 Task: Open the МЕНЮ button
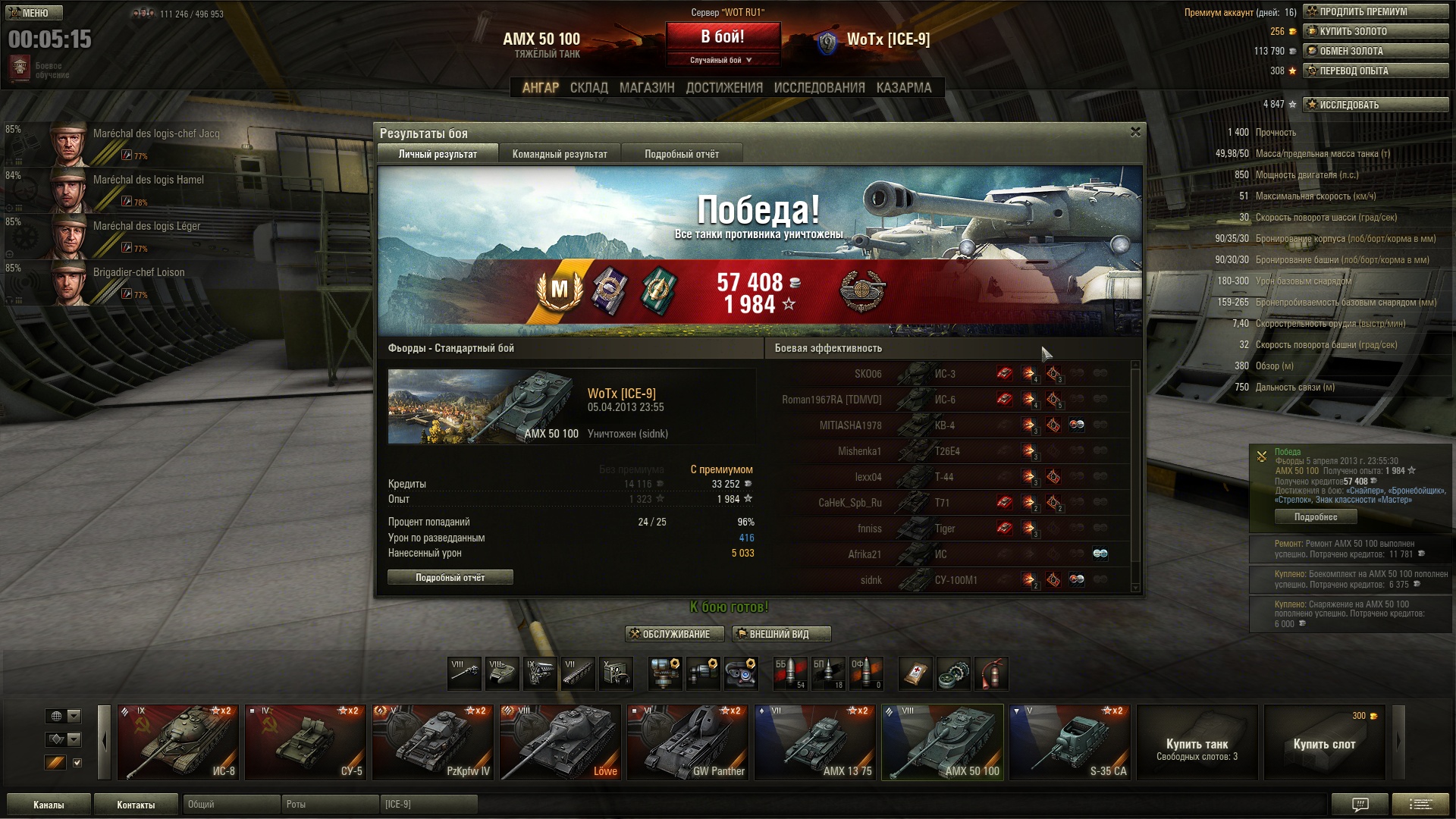[35, 13]
